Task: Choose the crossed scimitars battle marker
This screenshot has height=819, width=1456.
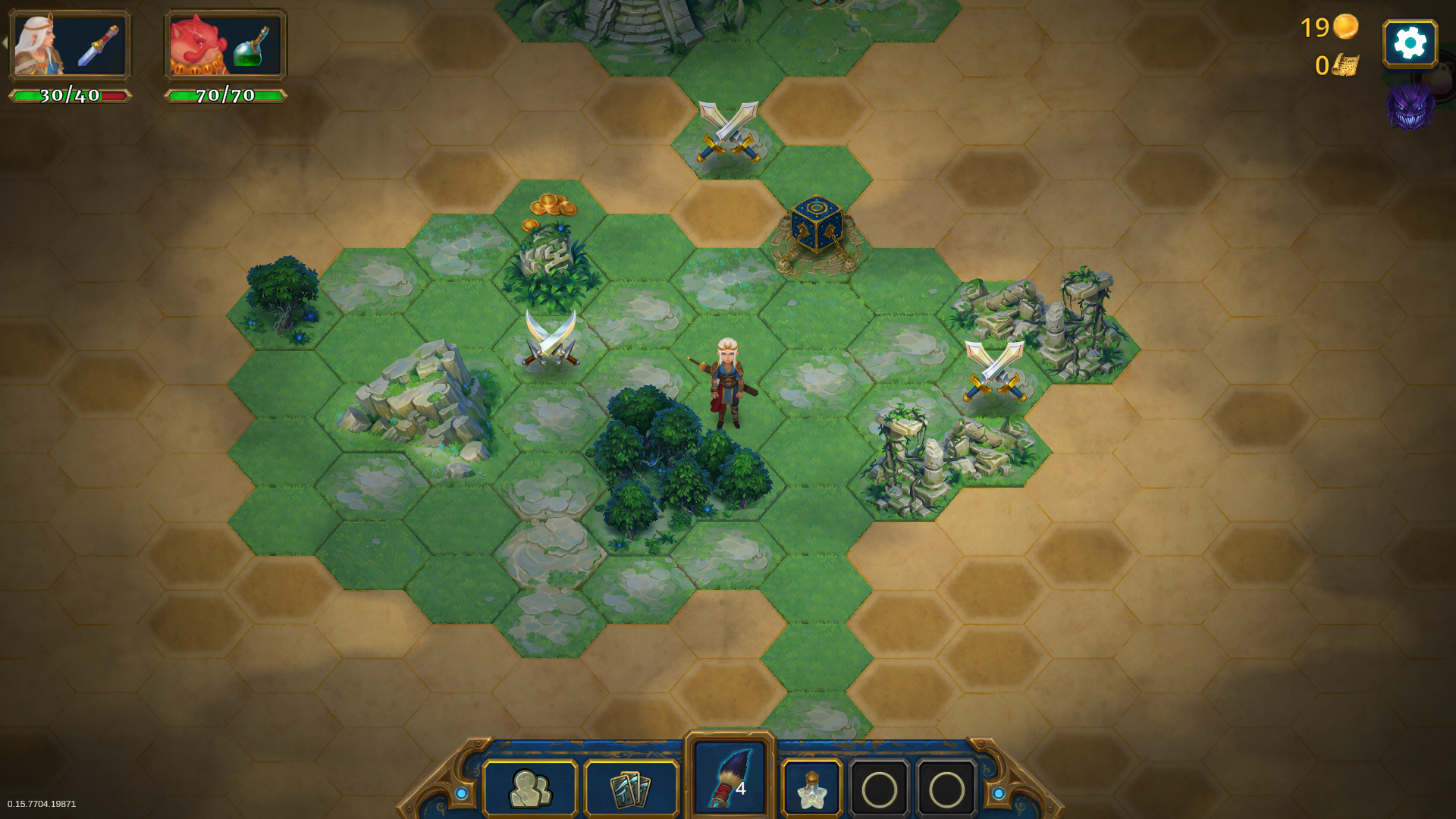Action: click(551, 339)
